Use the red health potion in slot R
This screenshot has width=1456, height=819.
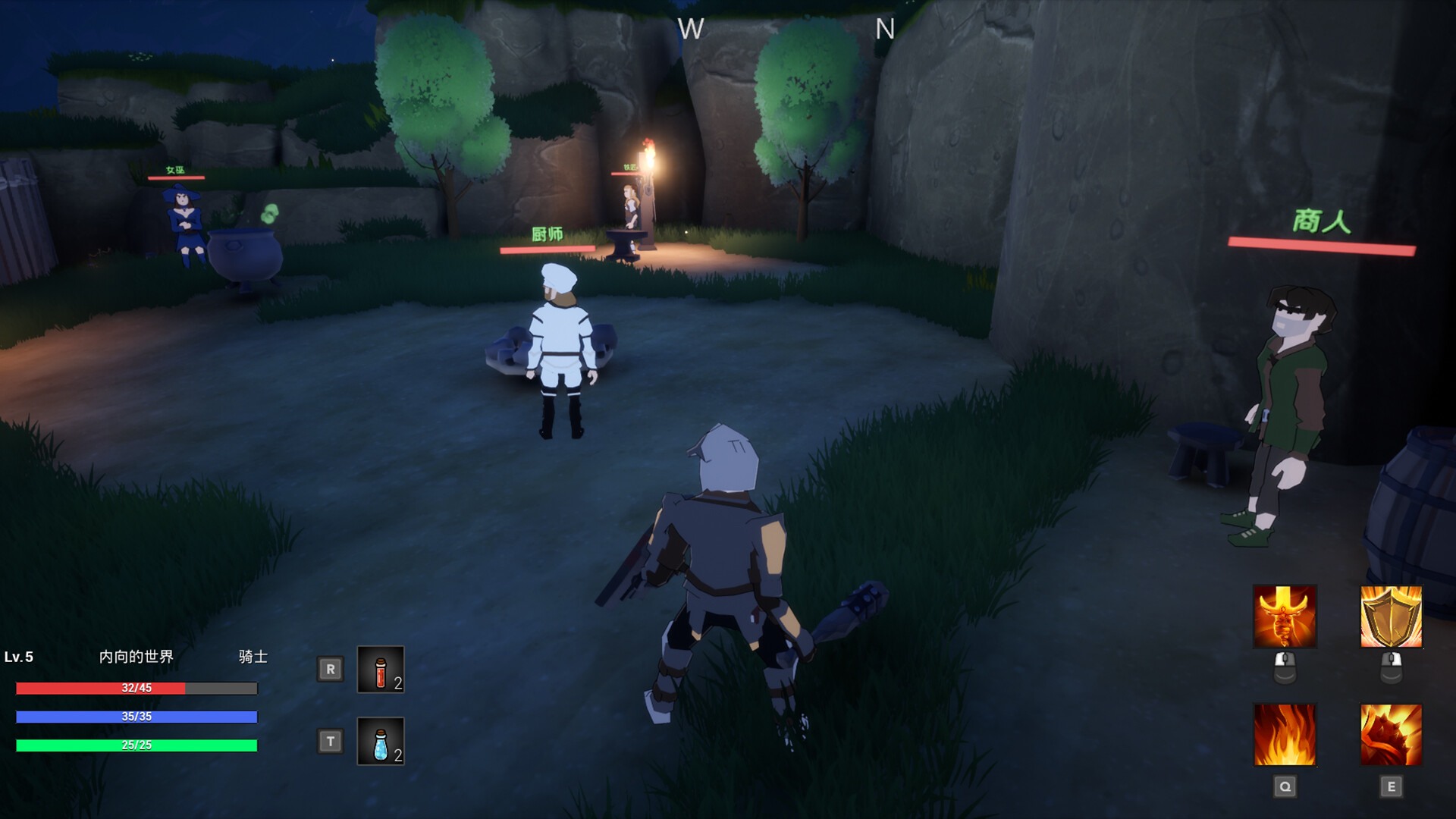point(380,670)
